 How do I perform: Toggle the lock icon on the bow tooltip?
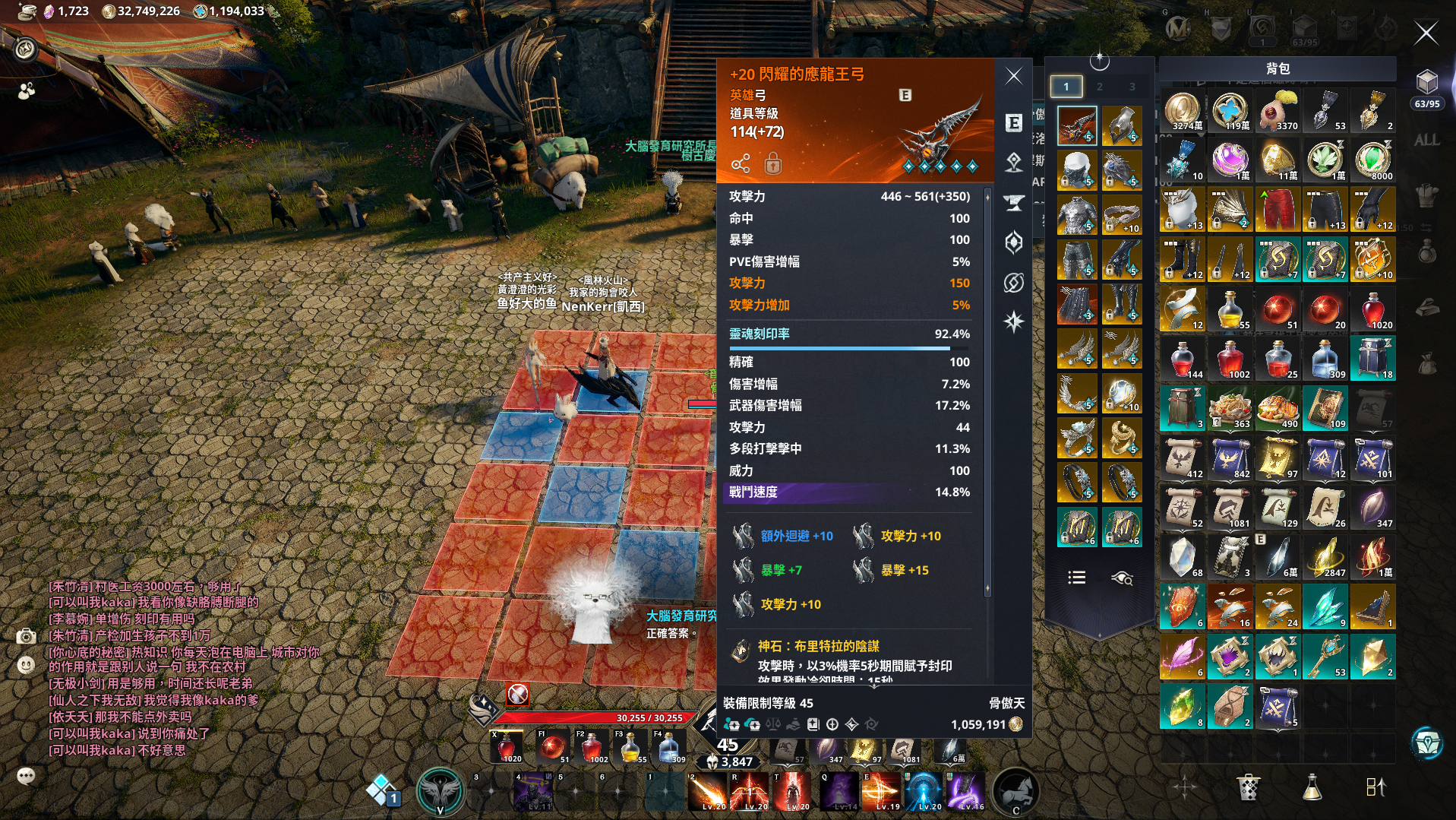coord(772,163)
